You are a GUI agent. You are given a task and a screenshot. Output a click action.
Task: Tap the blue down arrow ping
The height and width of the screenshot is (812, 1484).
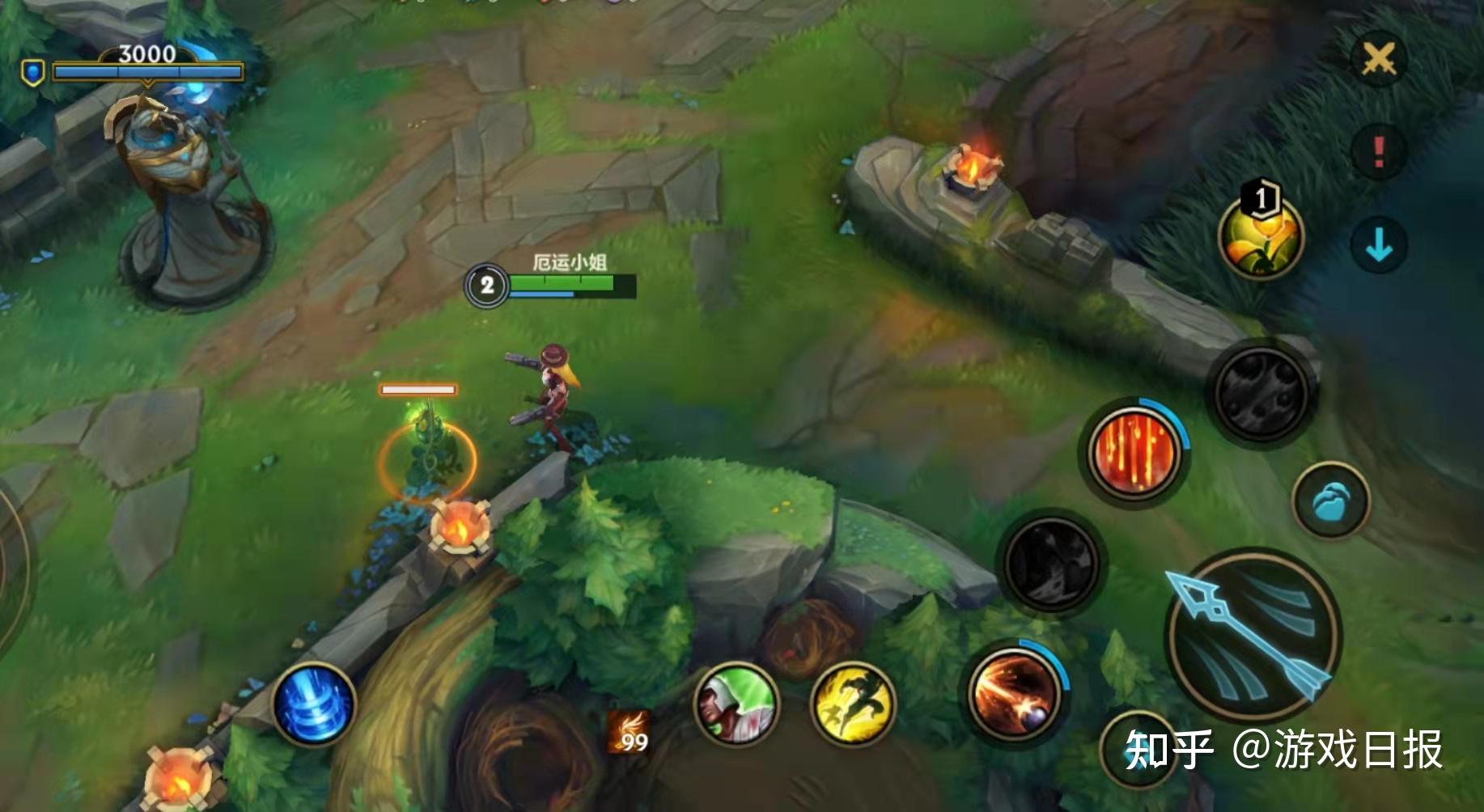coord(1379,244)
